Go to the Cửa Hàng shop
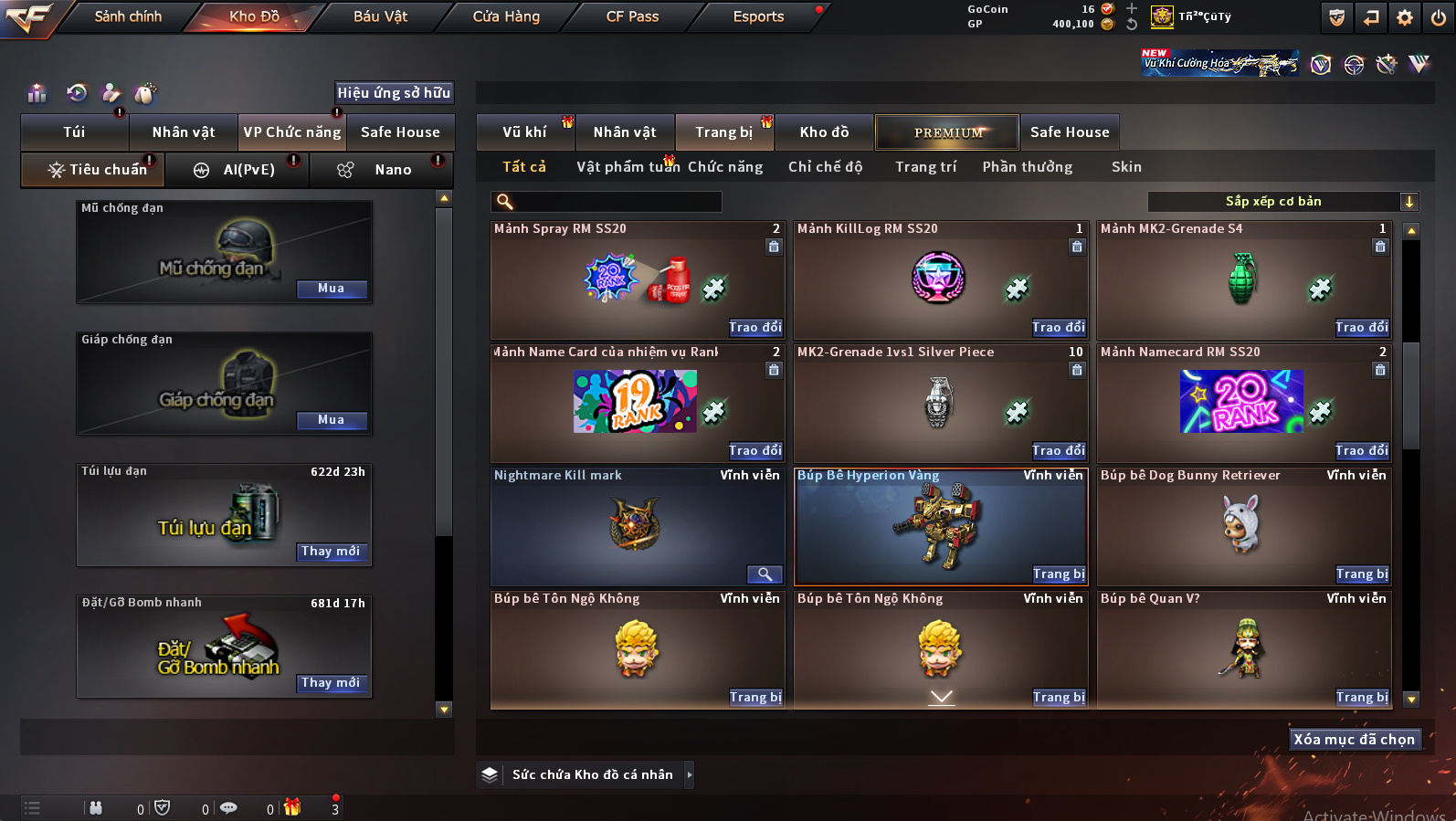The width and height of the screenshot is (1456, 821). pos(506,16)
